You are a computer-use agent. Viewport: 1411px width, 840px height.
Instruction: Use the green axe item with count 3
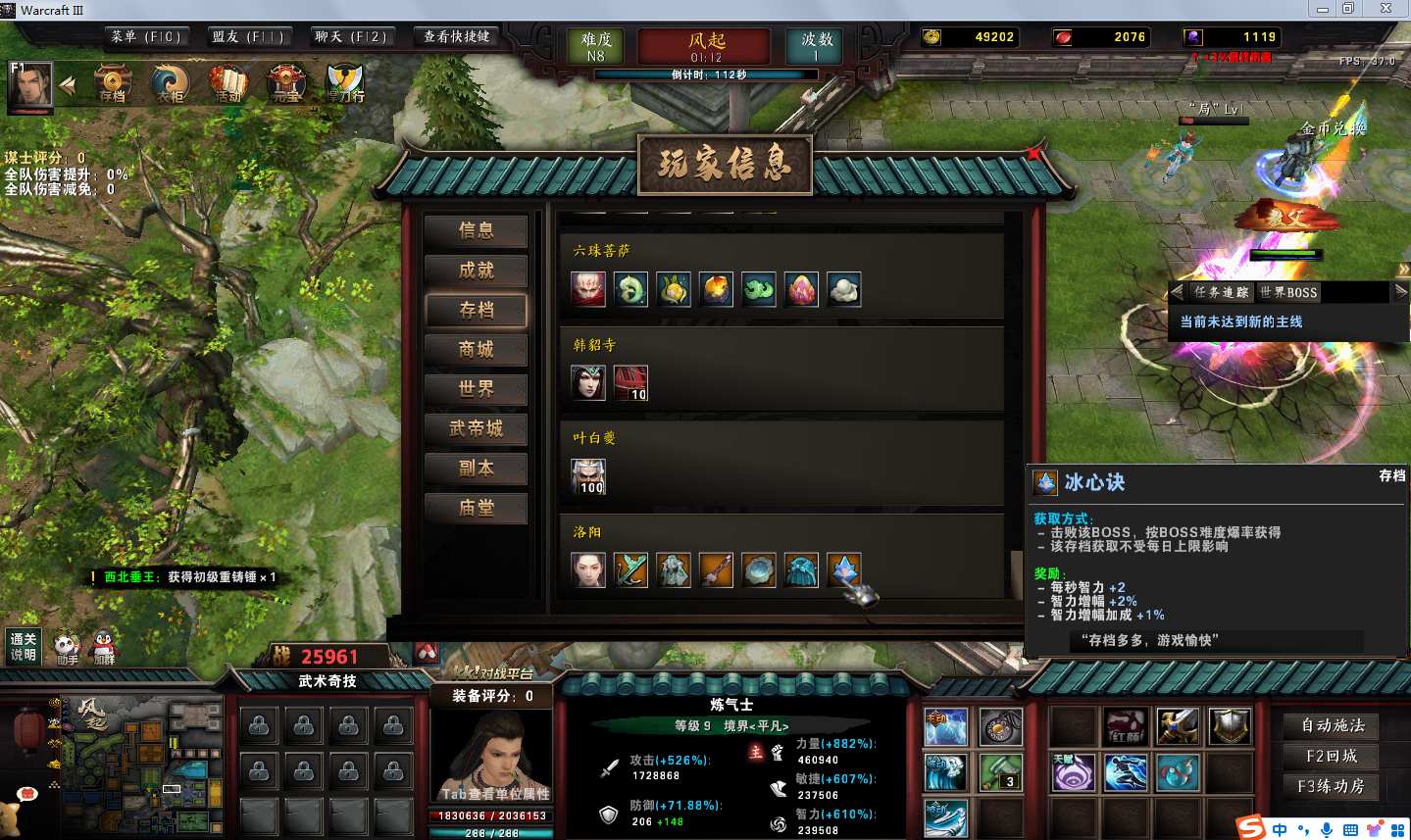(x=1000, y=772)
